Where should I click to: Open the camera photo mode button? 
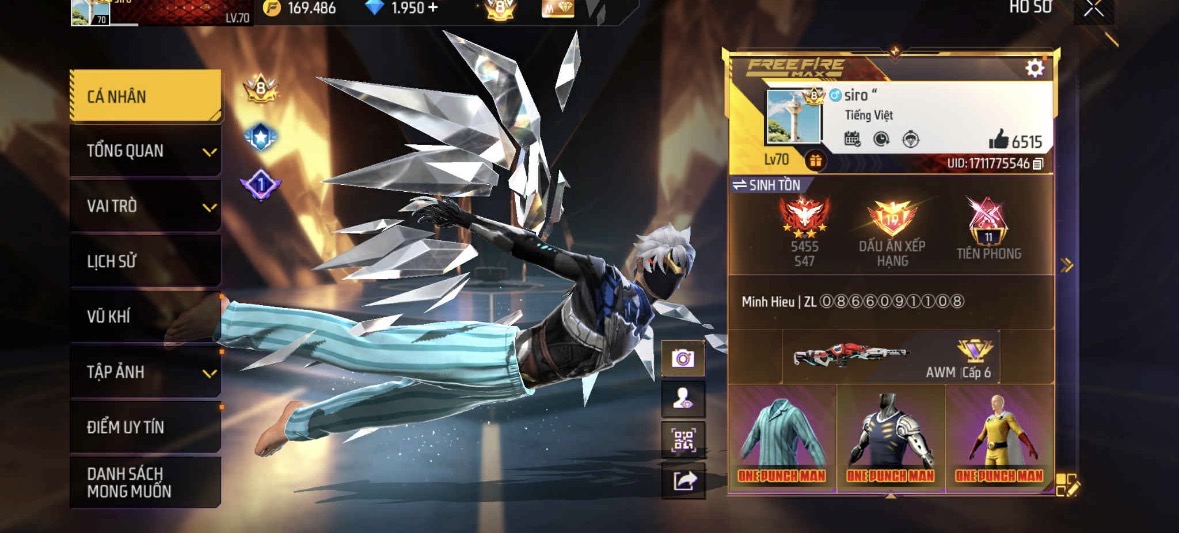(x=684, y=358)
